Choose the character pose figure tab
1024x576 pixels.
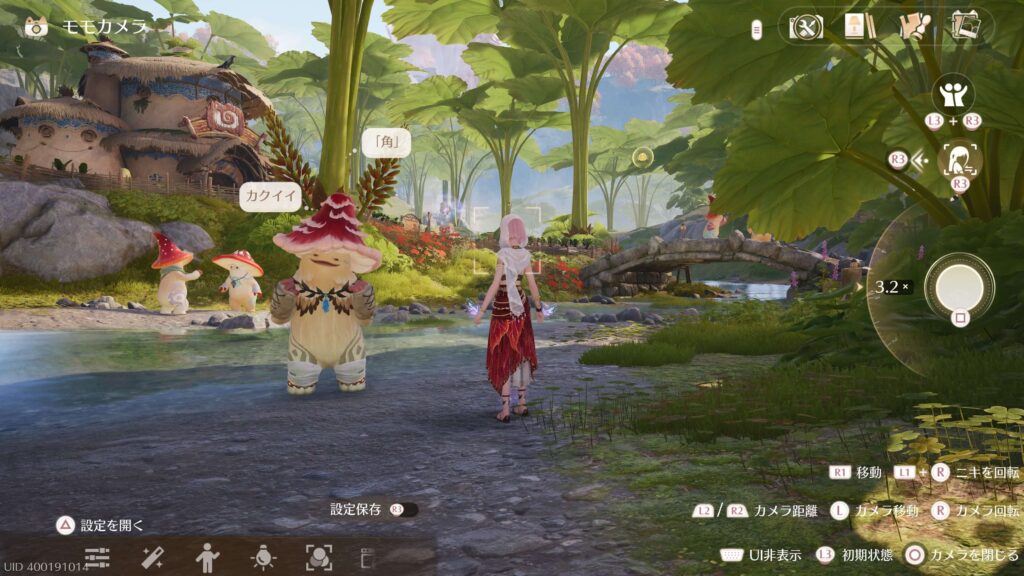[207, 557]
